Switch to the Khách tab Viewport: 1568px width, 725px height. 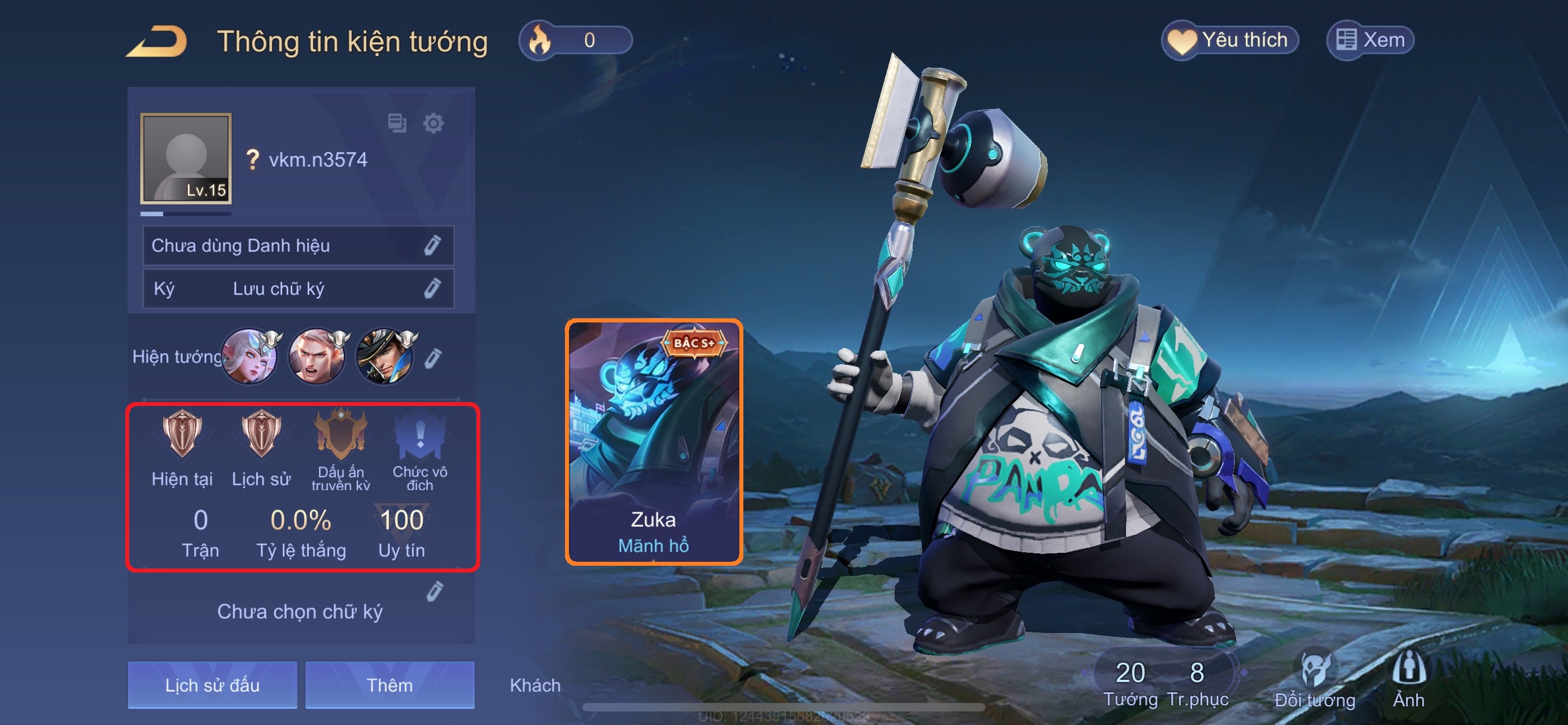click(x=535, y=685)
